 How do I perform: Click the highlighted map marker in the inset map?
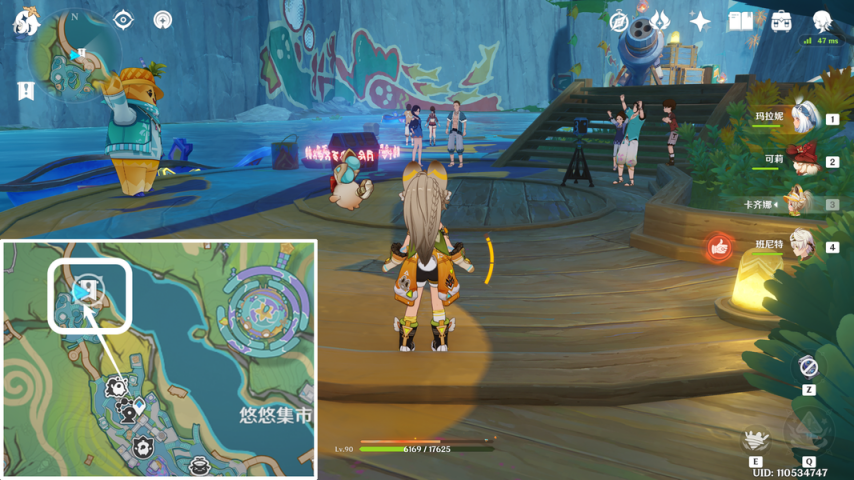tap(89, 291)
